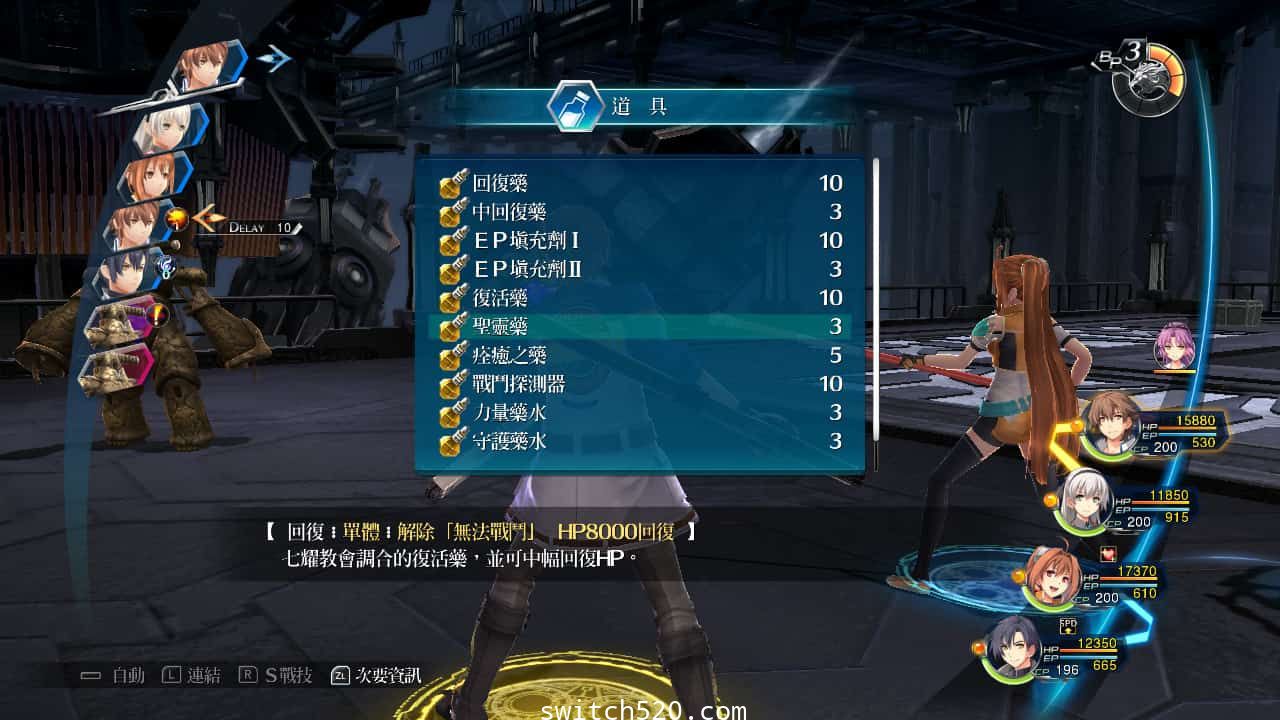The image size is (1280, 720).
Task: Open the R S戰技 craft menu
Action: point(282,675)
